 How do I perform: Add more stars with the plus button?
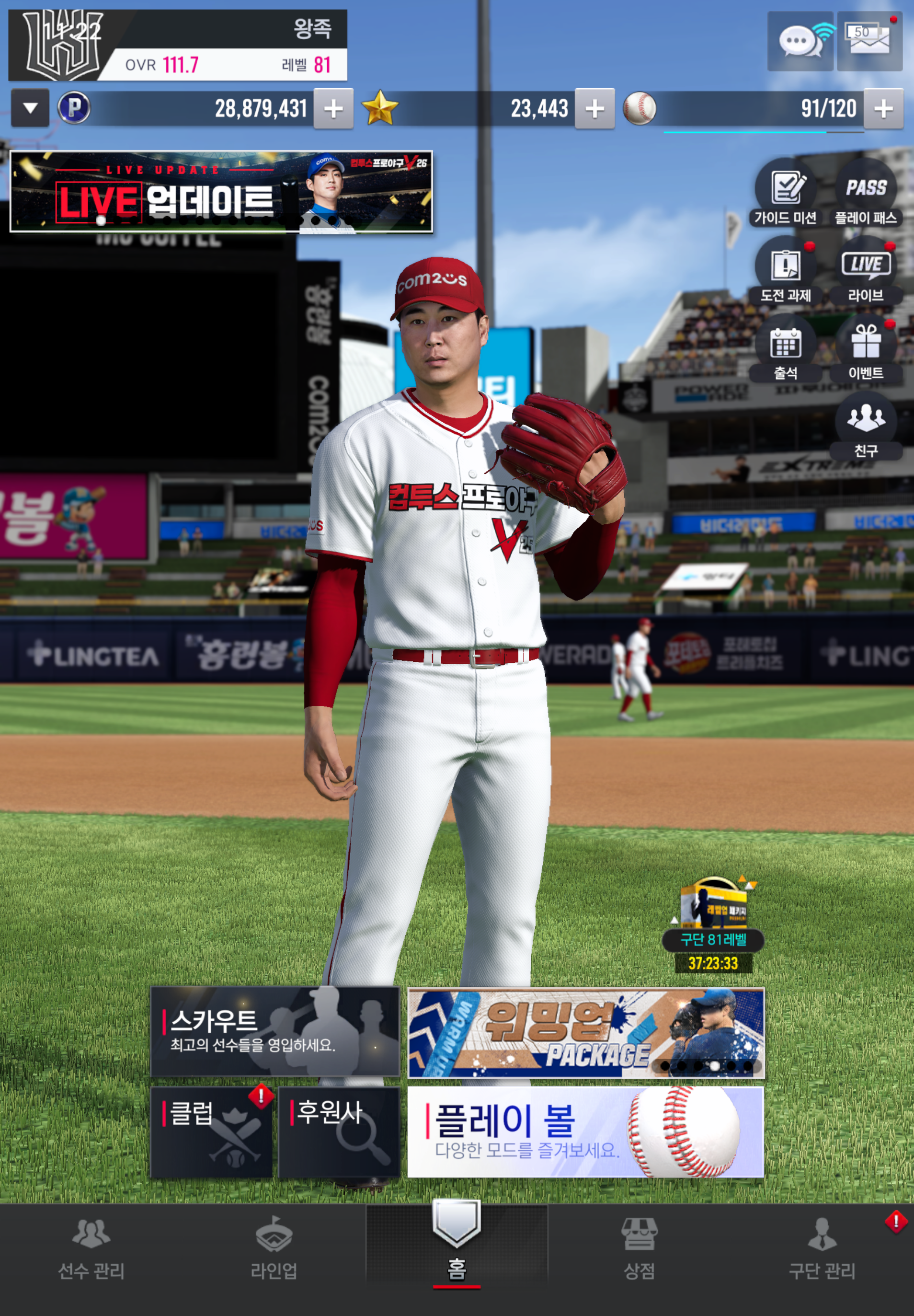point(594,108)
